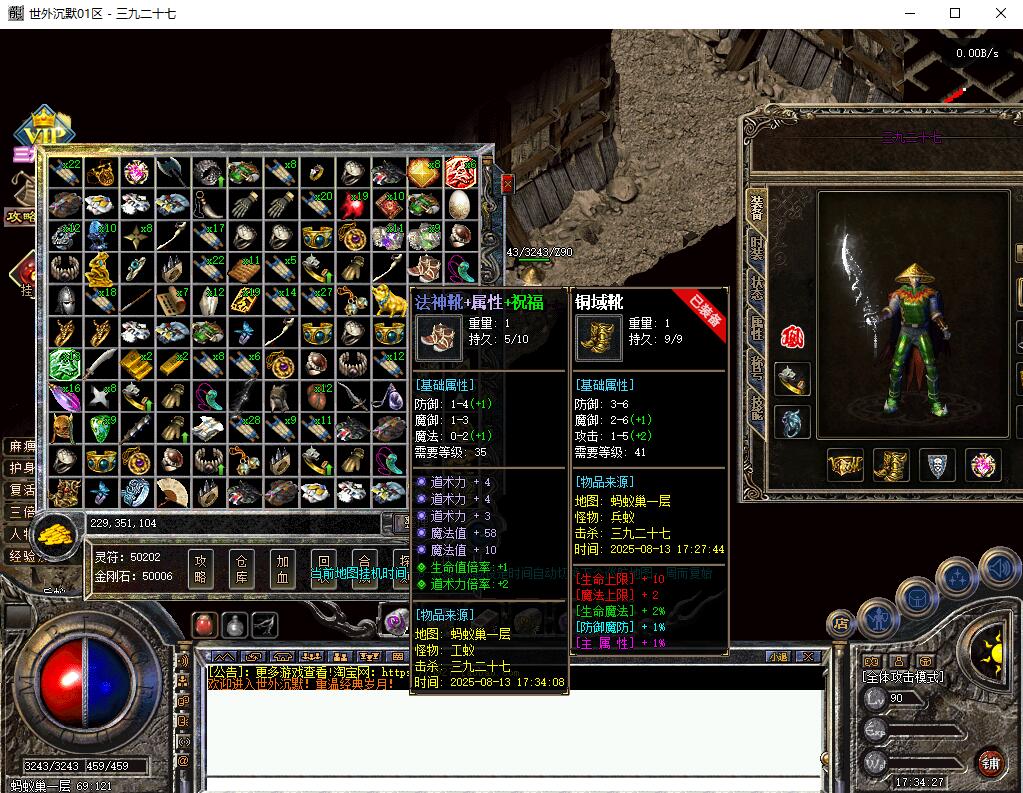Select the equipped golden belt slot
The height and width of the screenshot is (793, 1023).
coord(845,465)
